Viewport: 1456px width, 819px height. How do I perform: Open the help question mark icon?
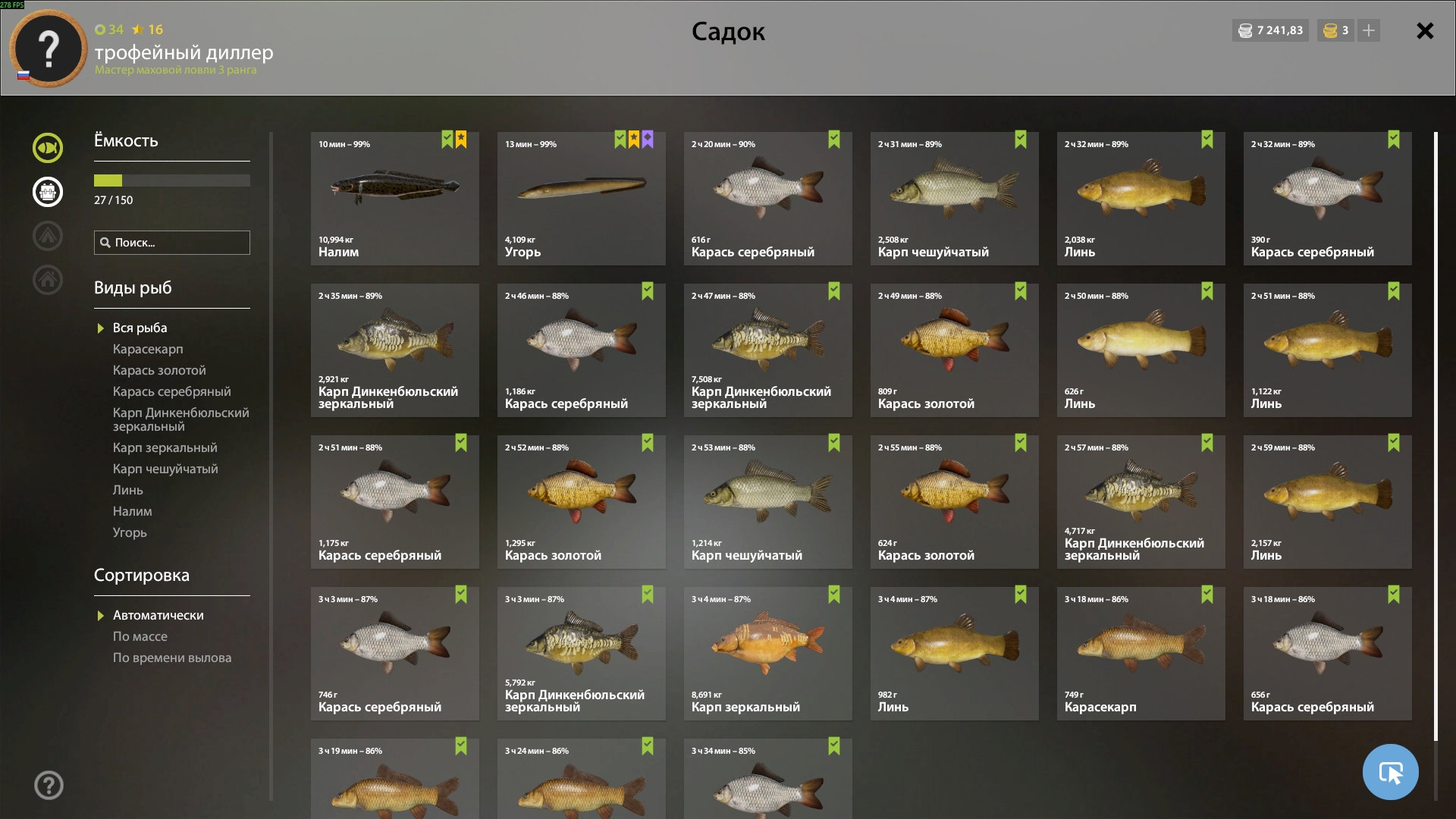pos(49,785)
